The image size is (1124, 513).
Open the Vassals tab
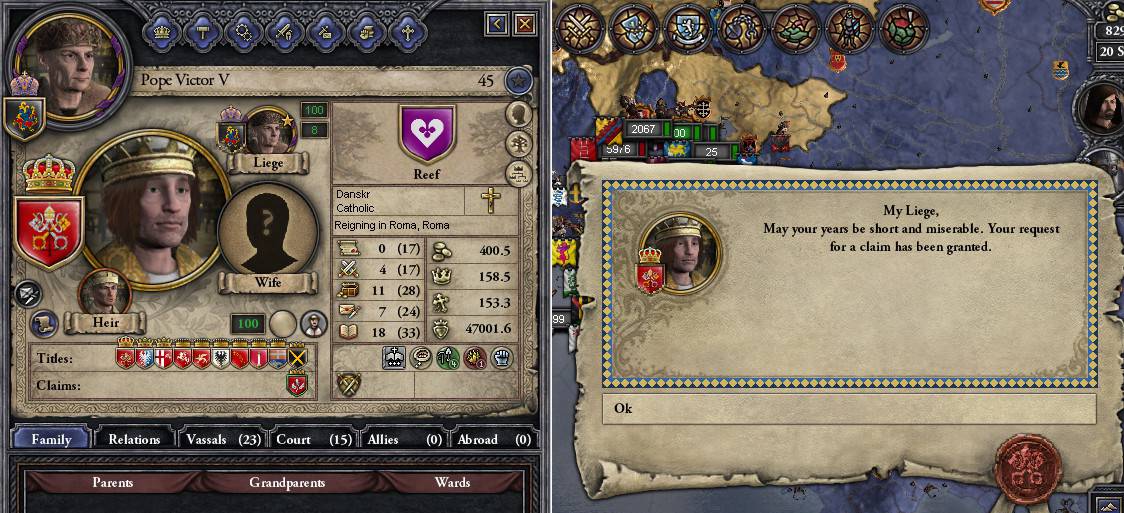(219, 439)
